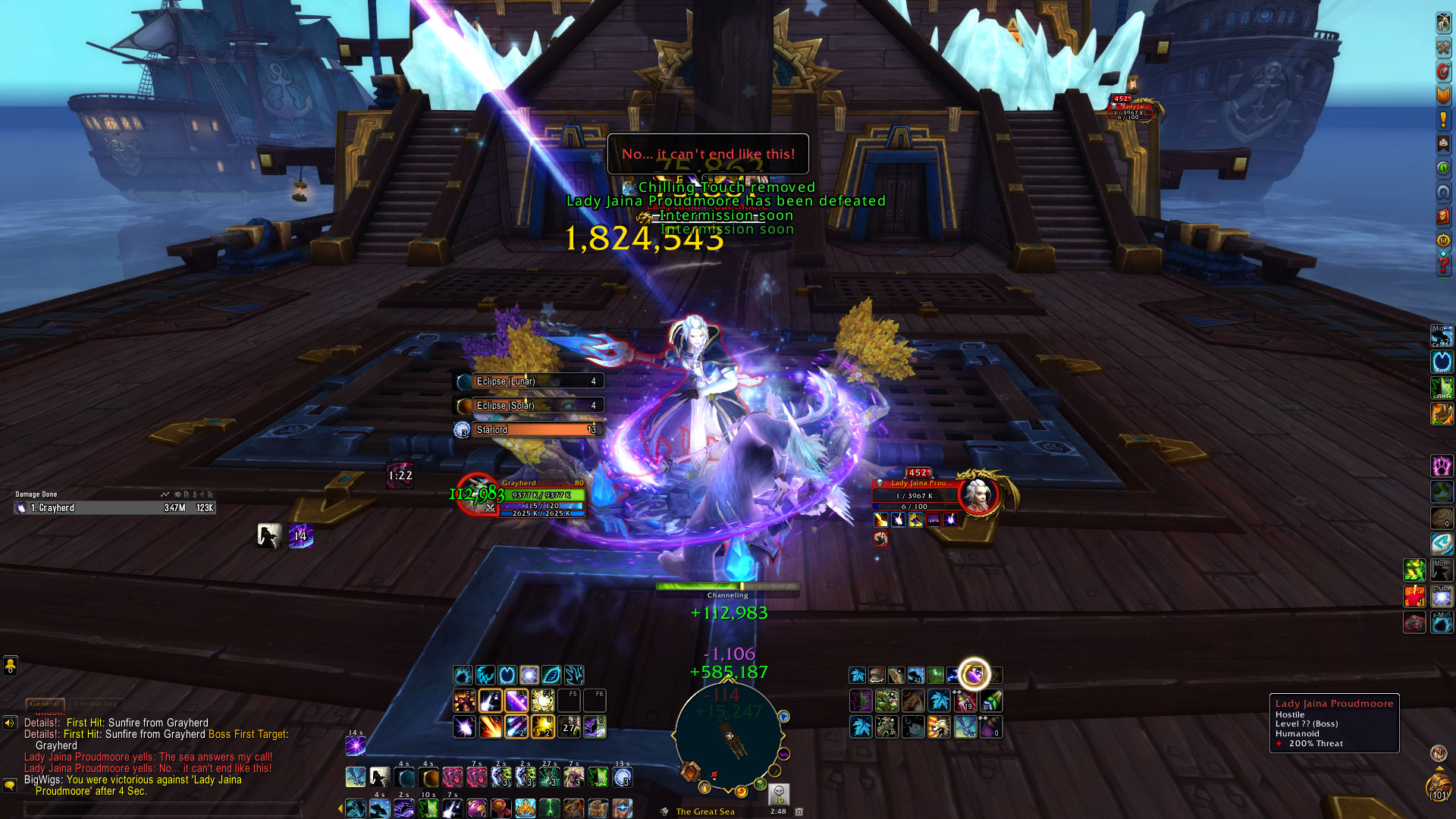Open the red question mark help button
Viewport: 1456px width, 819px height.
(x=1442, y=265)
